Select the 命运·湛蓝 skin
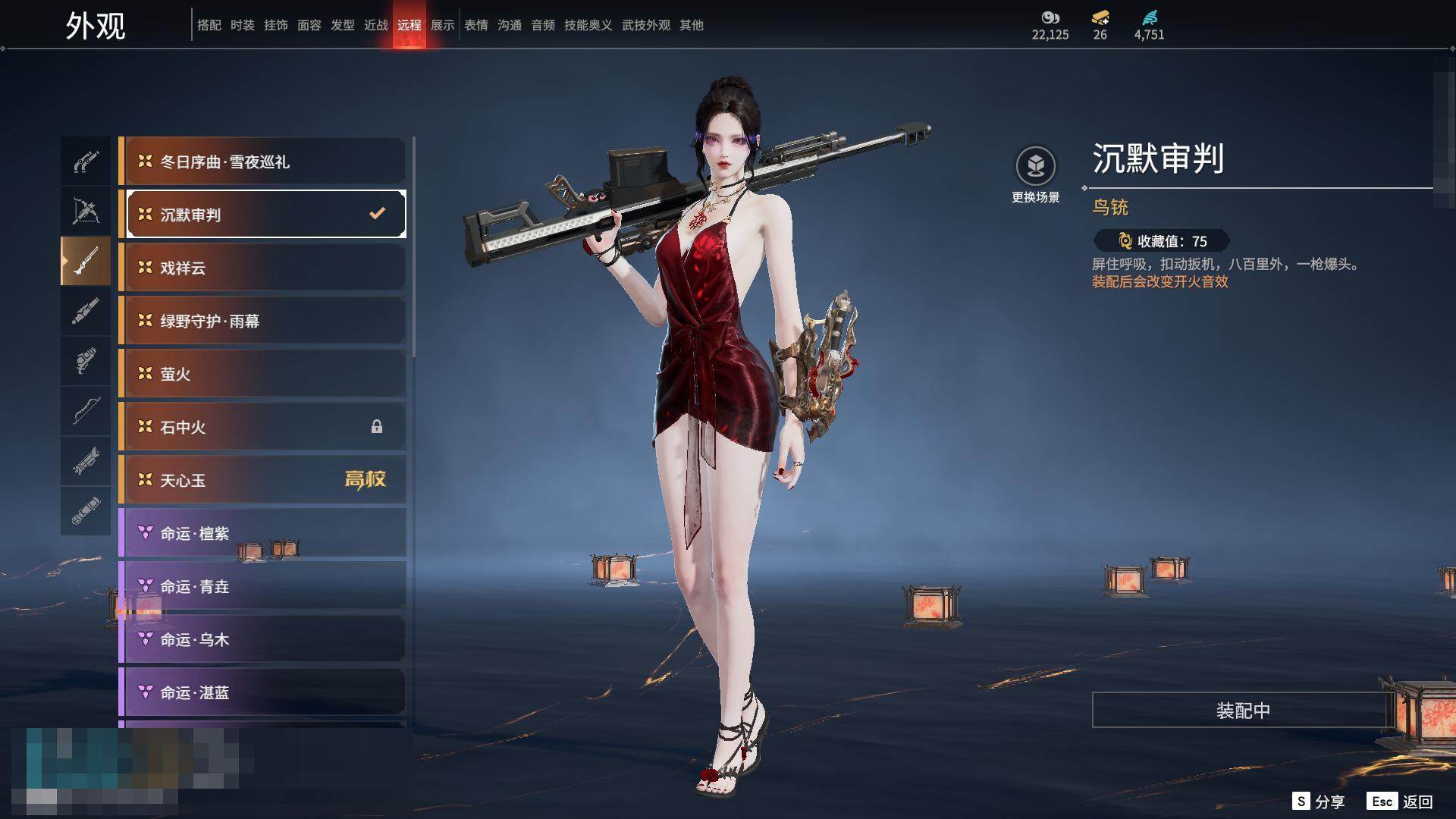This screenshot has height=819, width=1456. point(262,692)
